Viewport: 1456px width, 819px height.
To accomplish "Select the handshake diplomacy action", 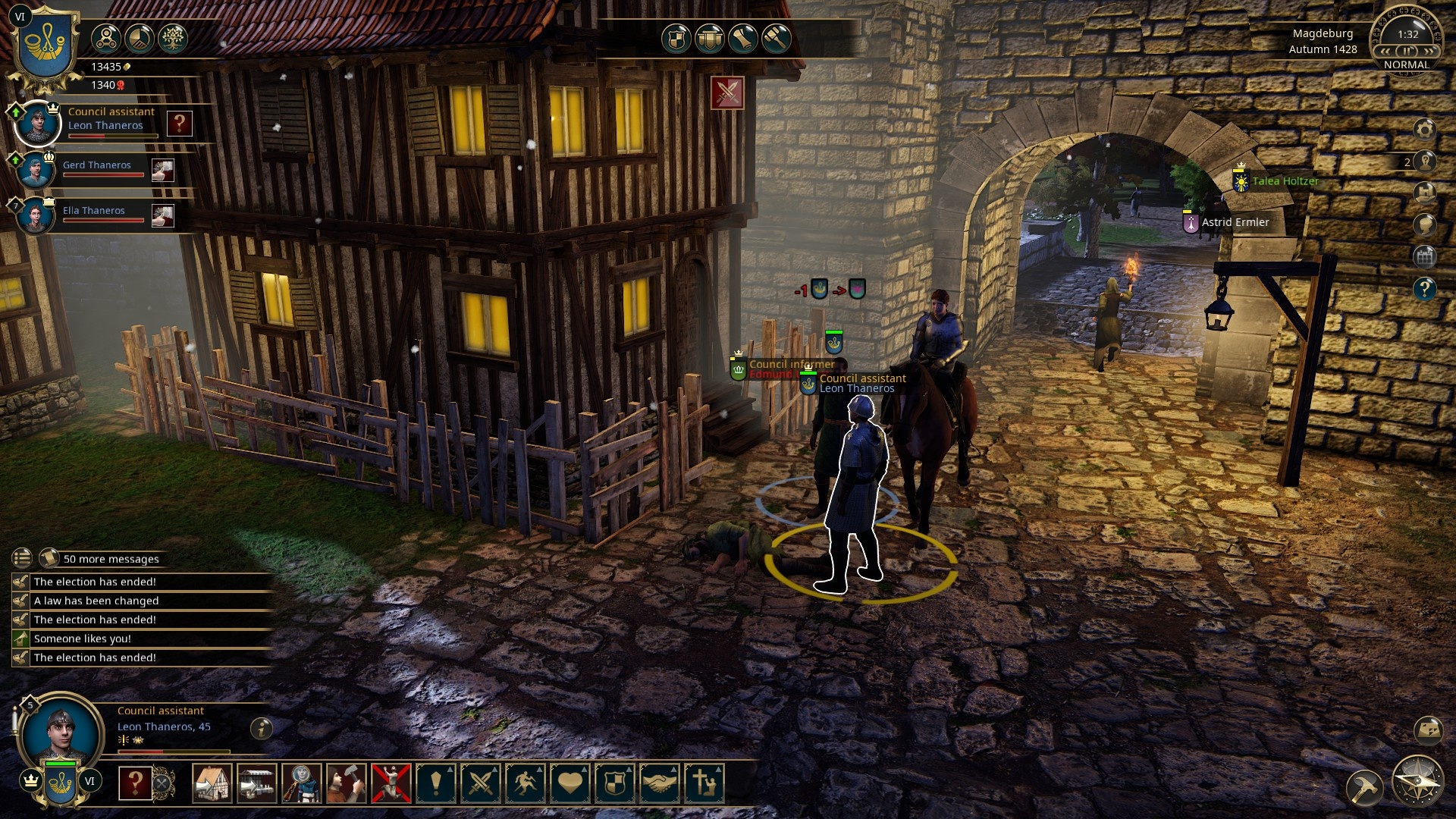I will (x=659, y=783).
